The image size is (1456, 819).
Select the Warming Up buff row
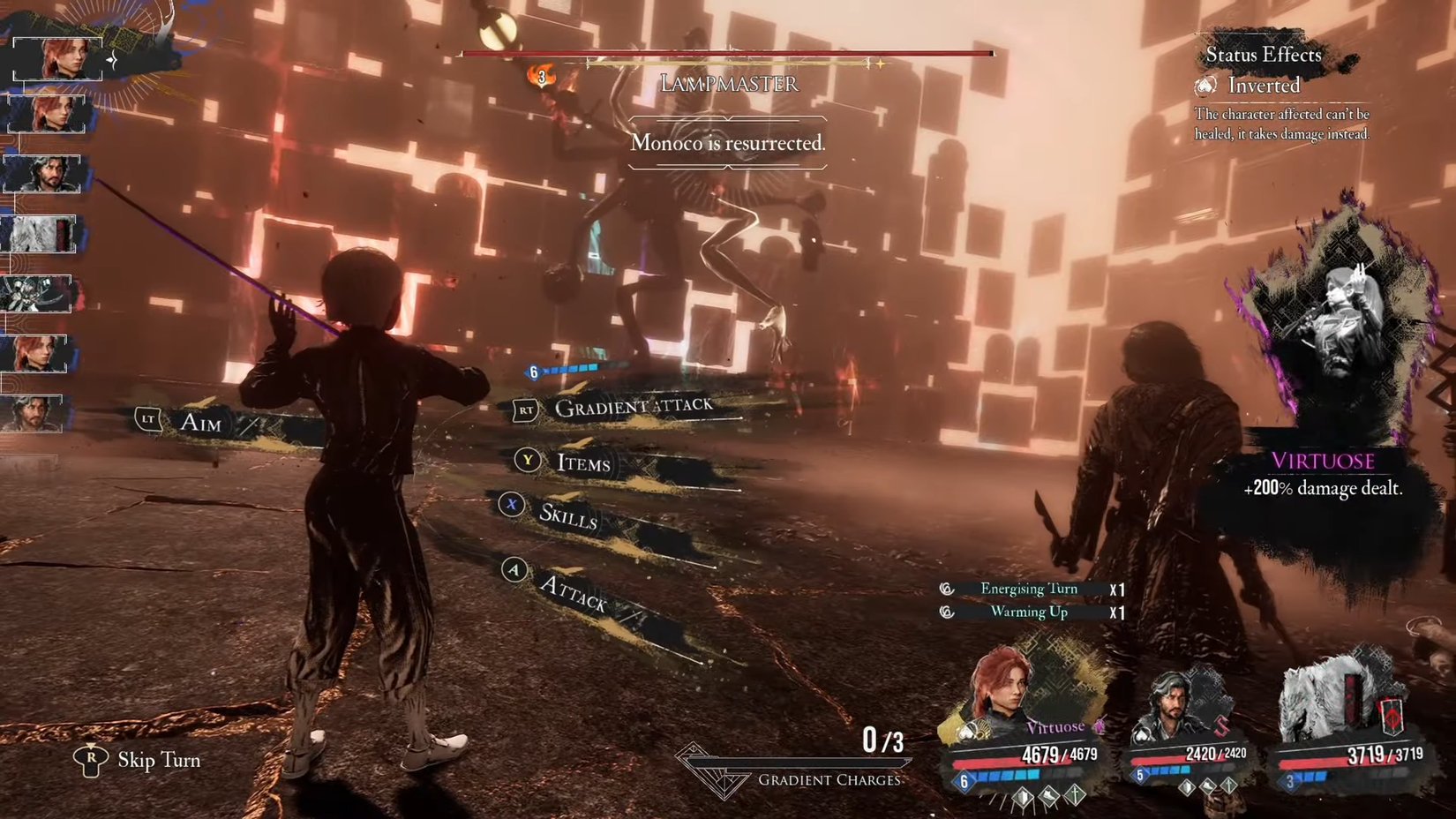1029,612
